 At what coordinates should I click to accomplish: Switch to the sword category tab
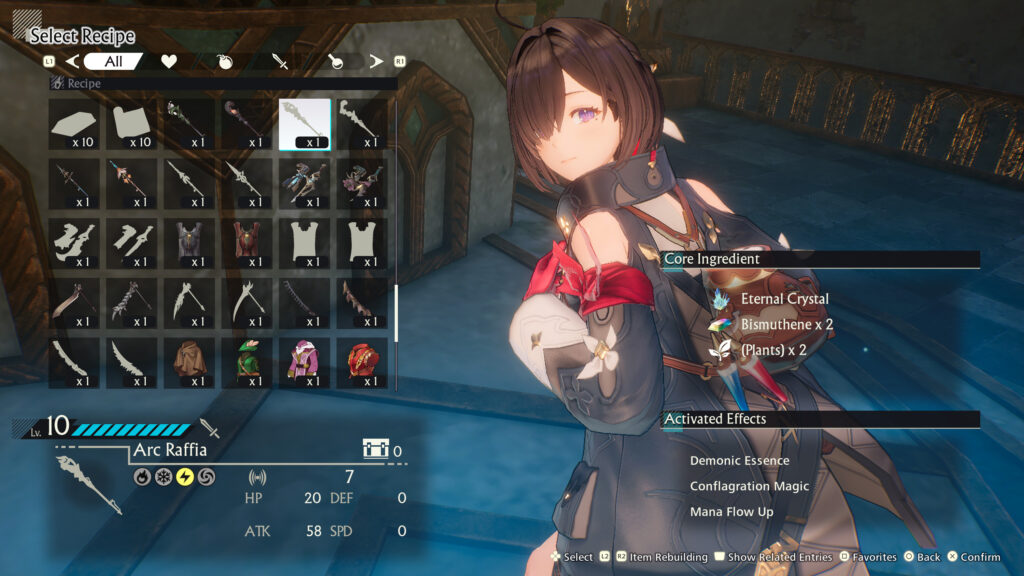tap(281, 62)
